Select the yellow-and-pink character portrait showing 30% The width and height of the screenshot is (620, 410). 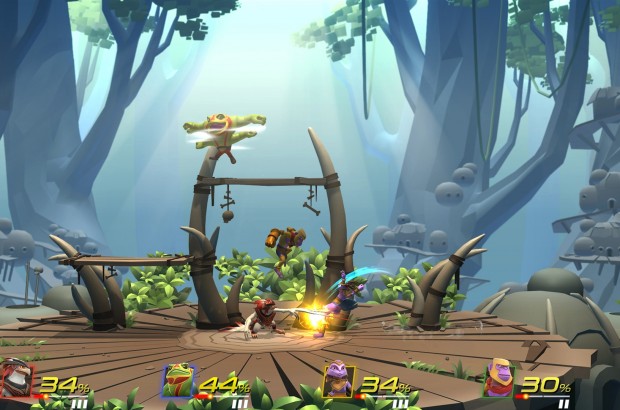click(499, 381)
